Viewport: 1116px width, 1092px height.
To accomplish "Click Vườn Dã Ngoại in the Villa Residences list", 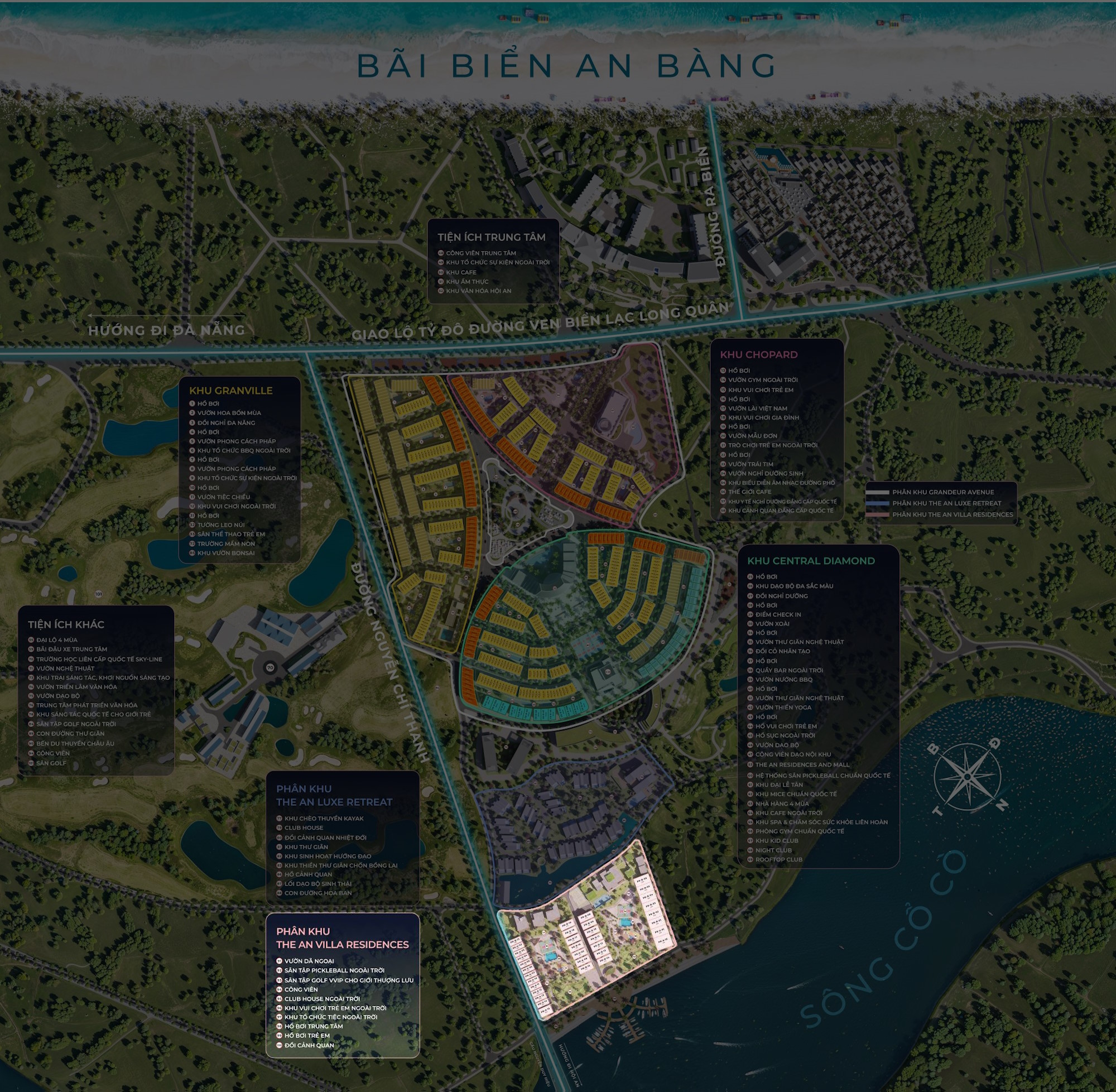I will click(x=309, y=961).
